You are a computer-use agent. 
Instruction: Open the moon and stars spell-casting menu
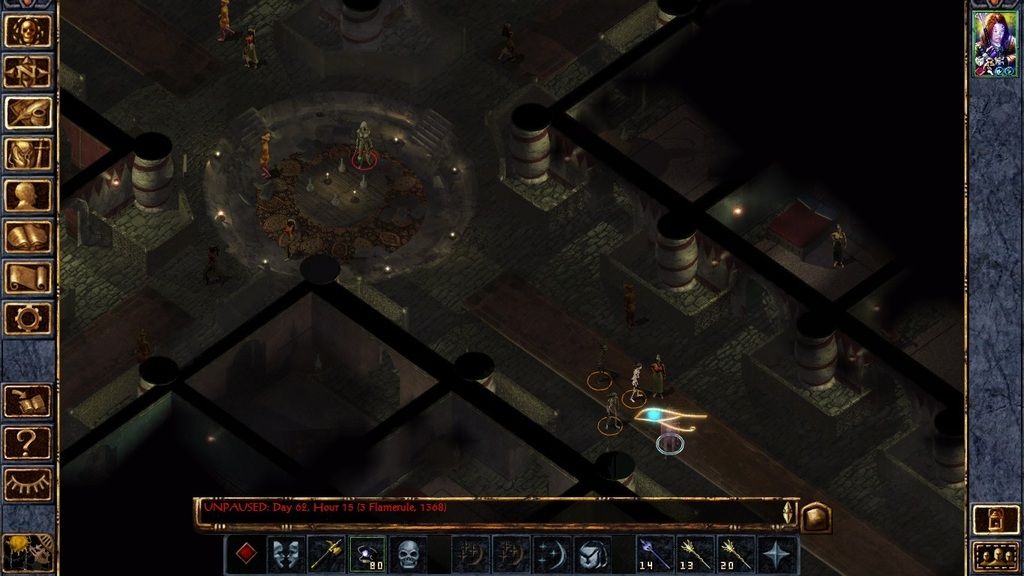click(551, 554)
